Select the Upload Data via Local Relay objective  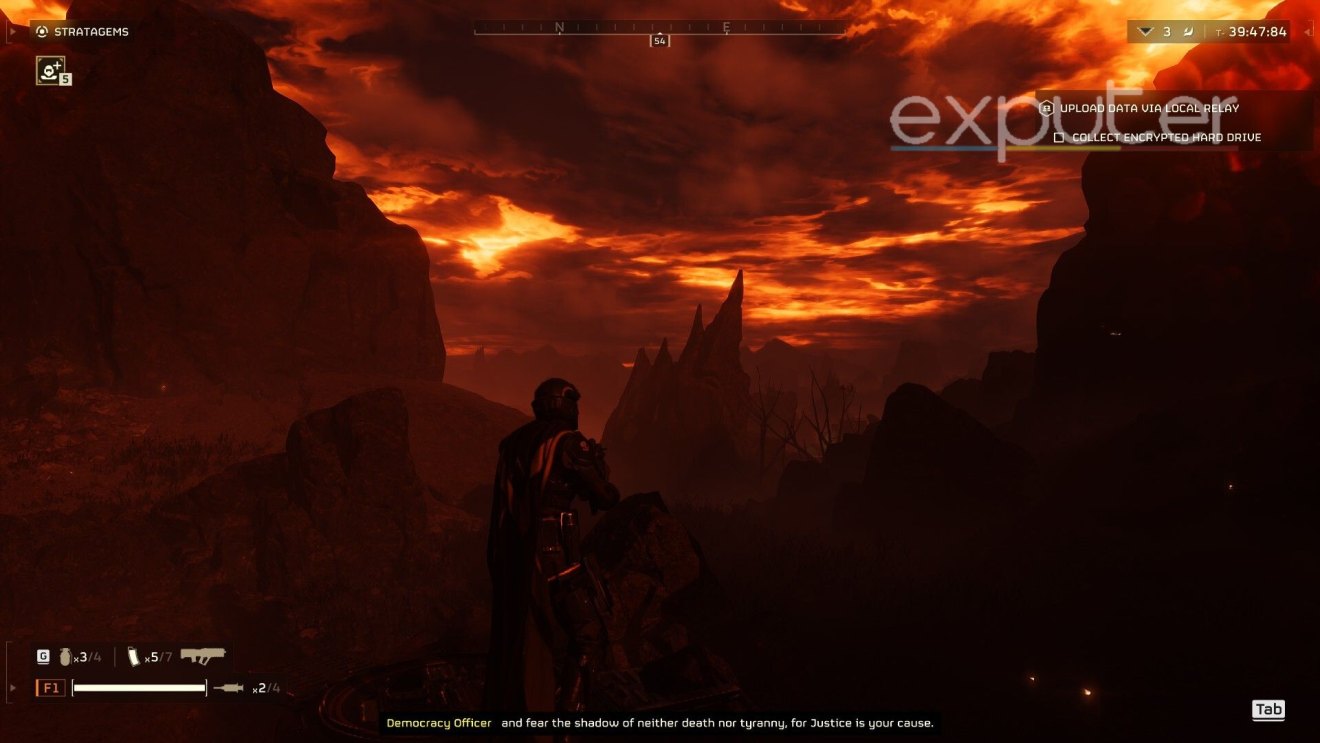pyautogui.click(x=1149, y=108)
